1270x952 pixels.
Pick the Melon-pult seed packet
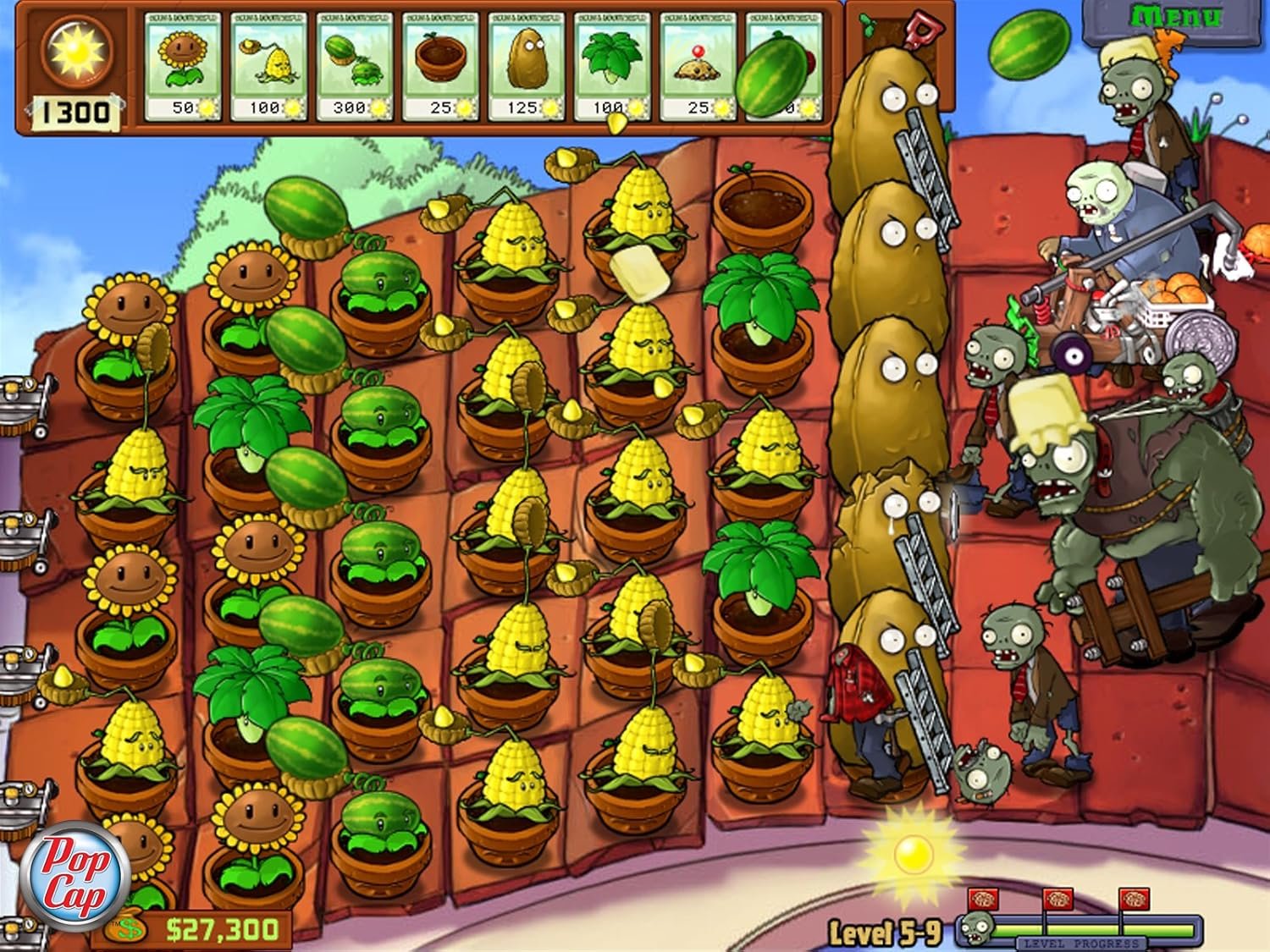coord(354,66)
